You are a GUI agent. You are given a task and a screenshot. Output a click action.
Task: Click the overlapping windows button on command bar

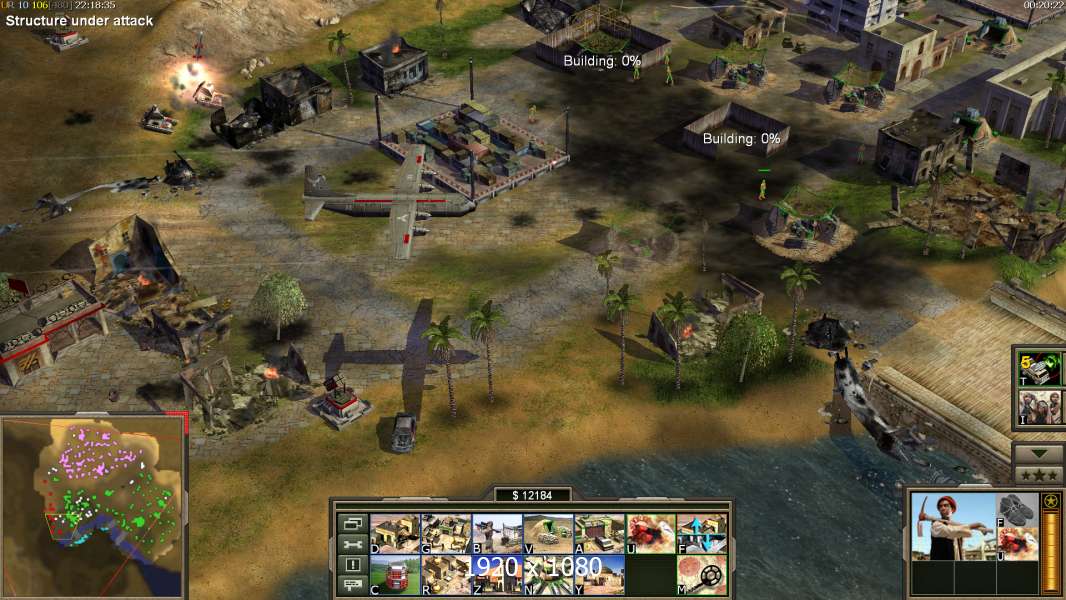[352, 523]
